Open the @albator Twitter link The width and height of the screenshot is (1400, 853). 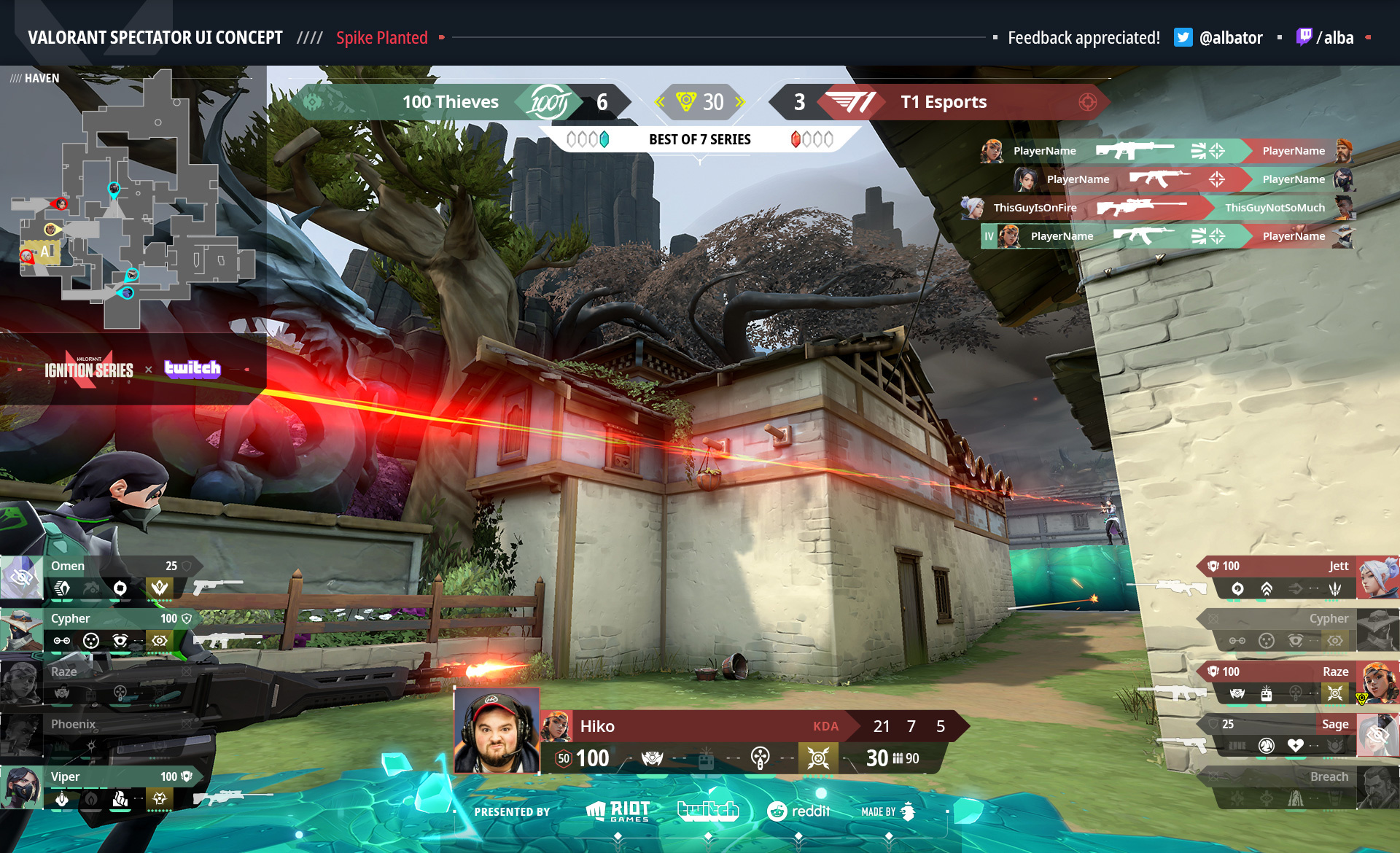click(1230, 38)
